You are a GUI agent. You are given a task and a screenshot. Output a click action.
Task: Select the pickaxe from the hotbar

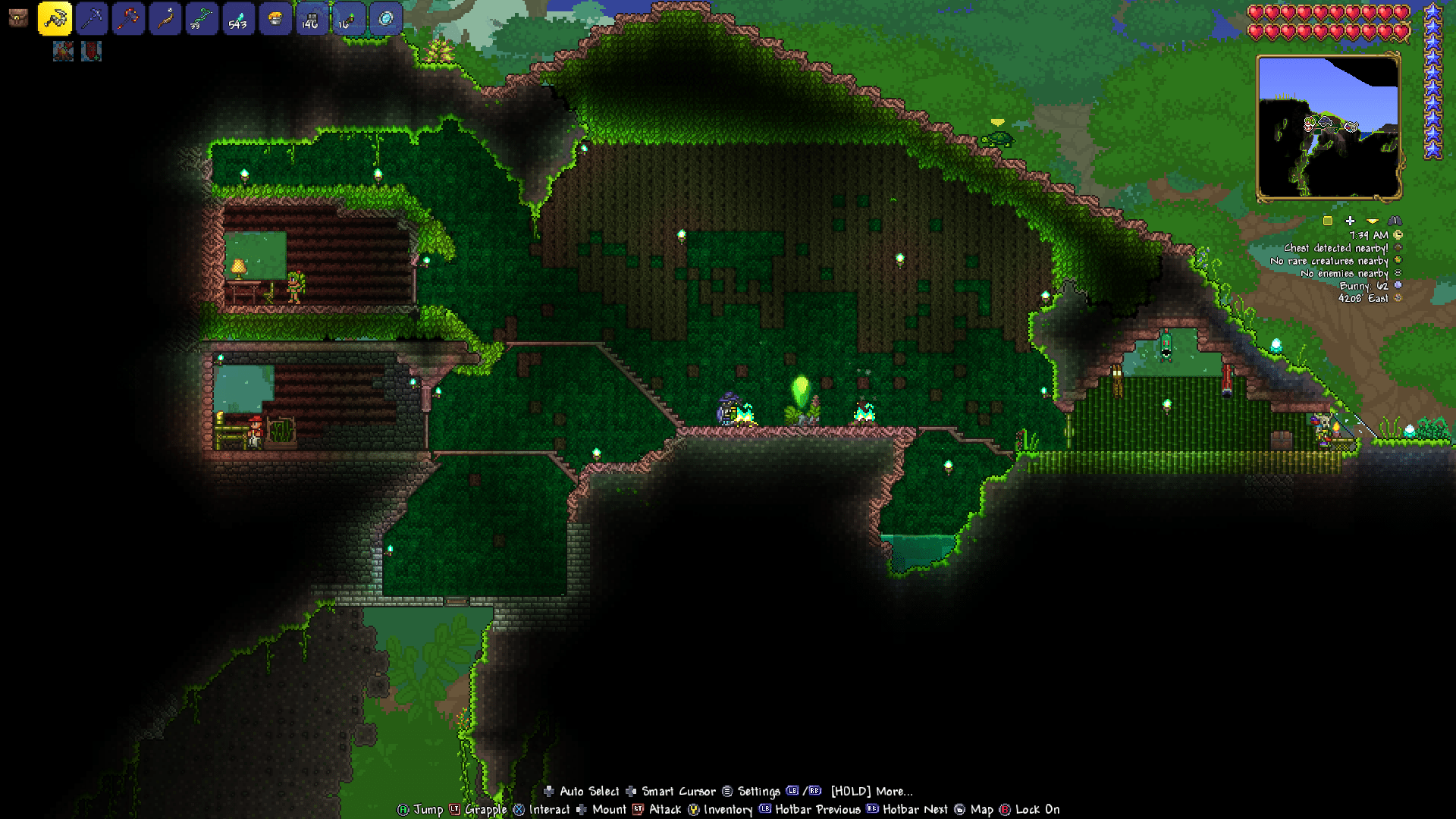[91, 19]
